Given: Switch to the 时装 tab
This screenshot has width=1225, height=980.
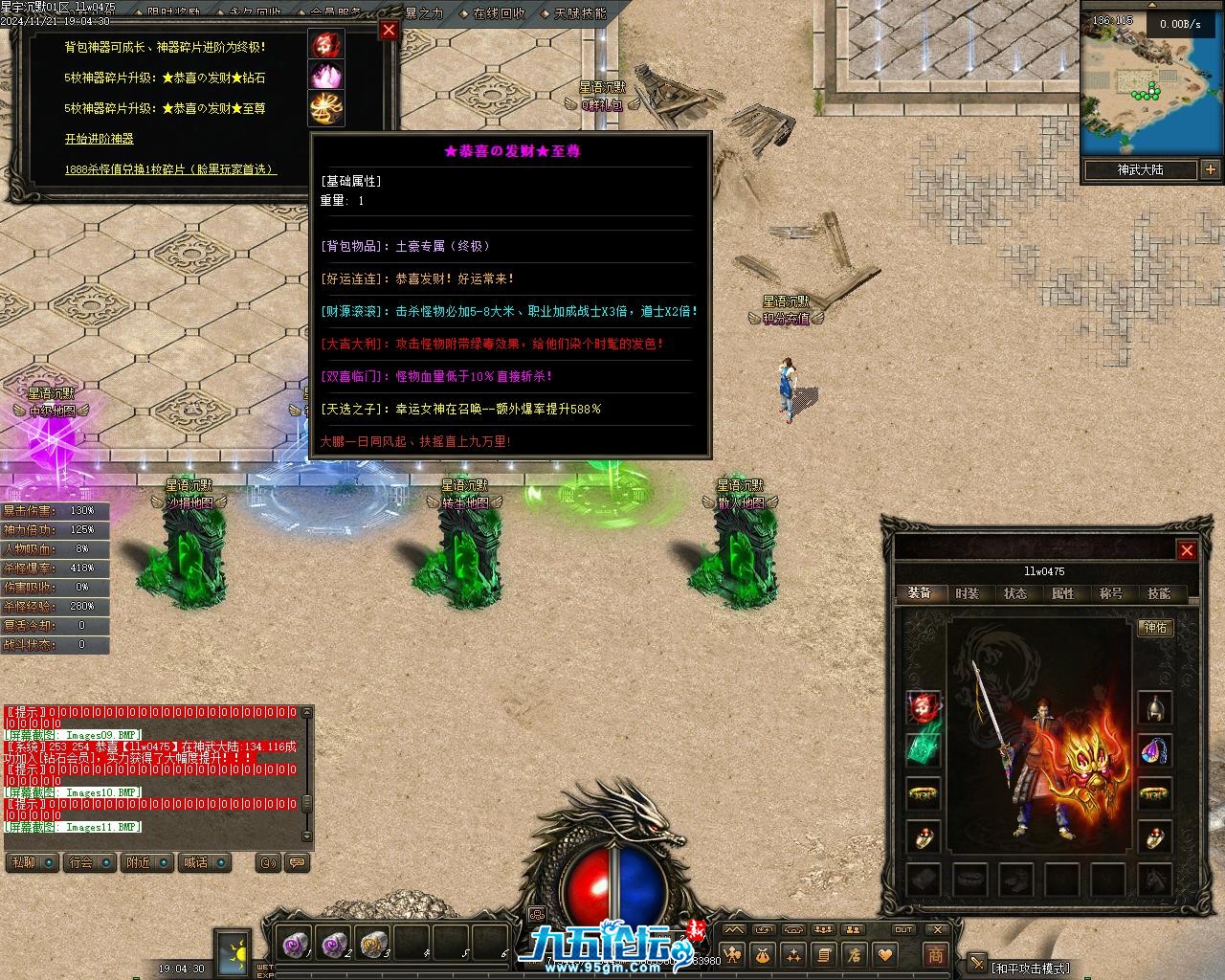Looking at the screenshot, I should point(967,593).
